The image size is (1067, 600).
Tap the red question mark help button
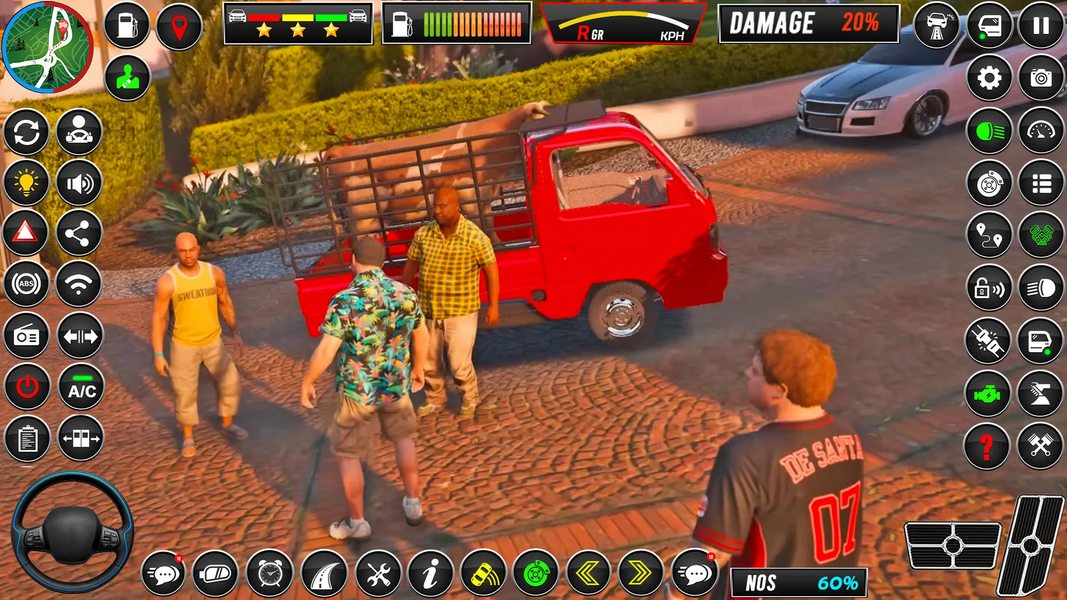tap(988, 446)
